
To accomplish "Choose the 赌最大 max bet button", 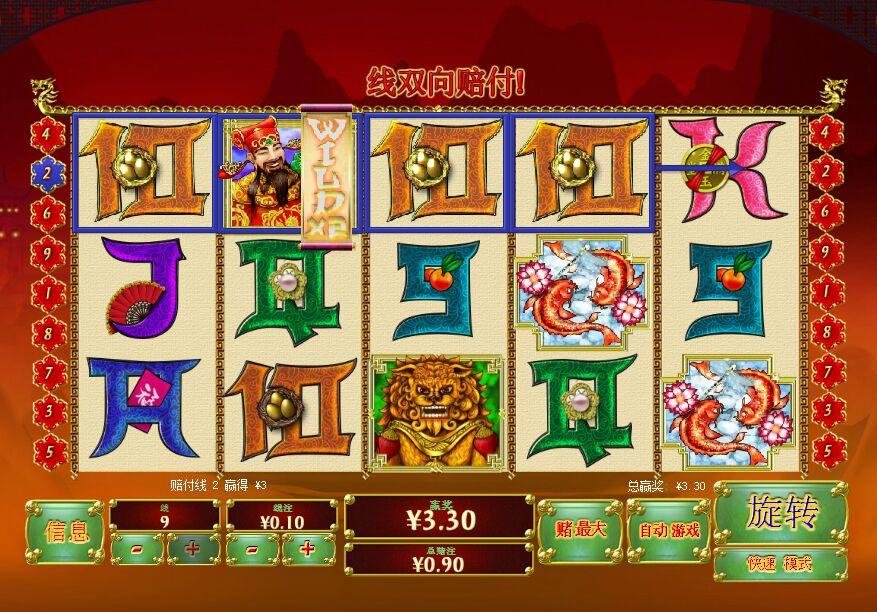I will coord(579,530).
